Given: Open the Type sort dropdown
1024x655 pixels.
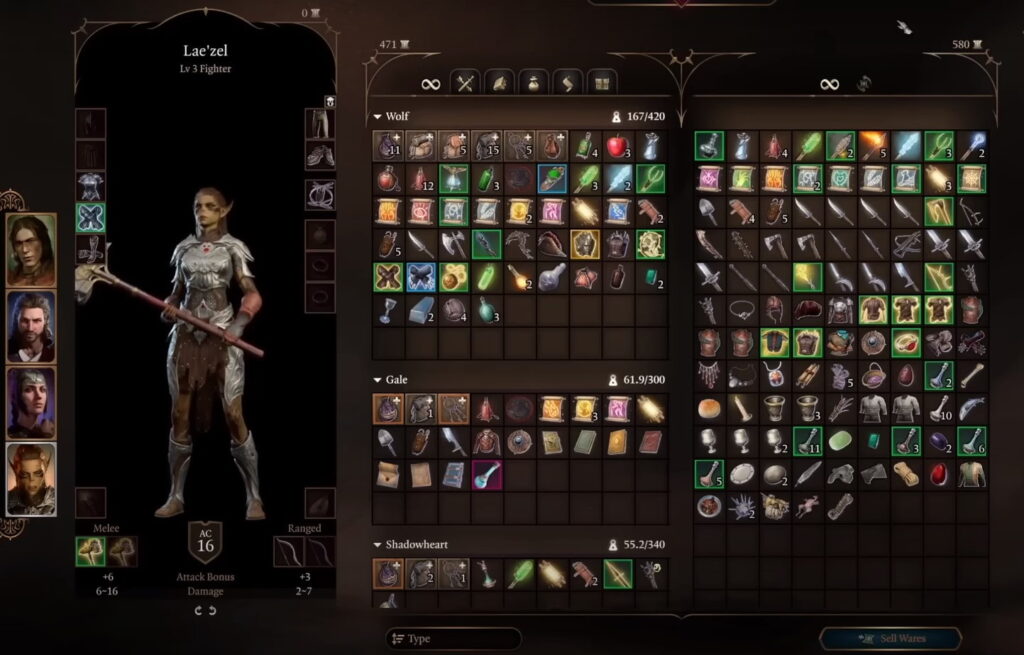Looking at the screenshot, I should tap(453, 638).
